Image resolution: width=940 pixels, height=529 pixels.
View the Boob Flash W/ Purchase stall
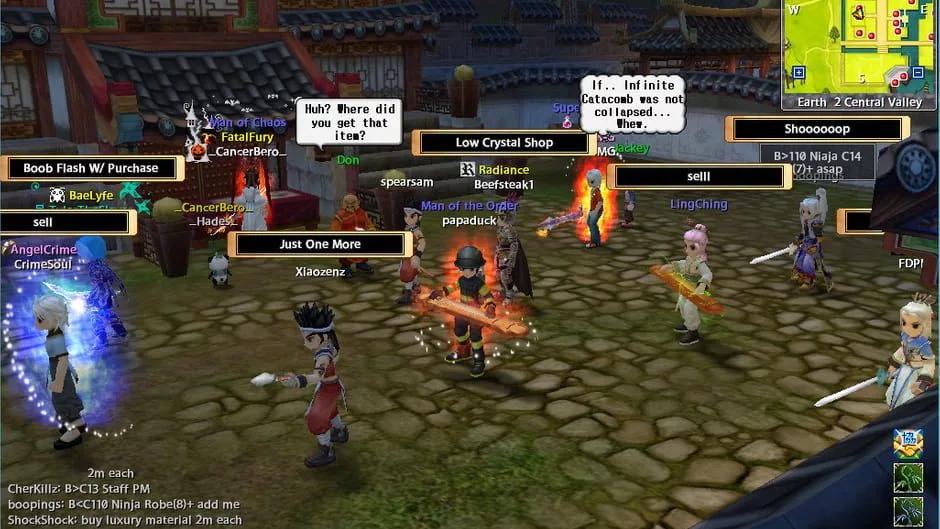point(91,169)
